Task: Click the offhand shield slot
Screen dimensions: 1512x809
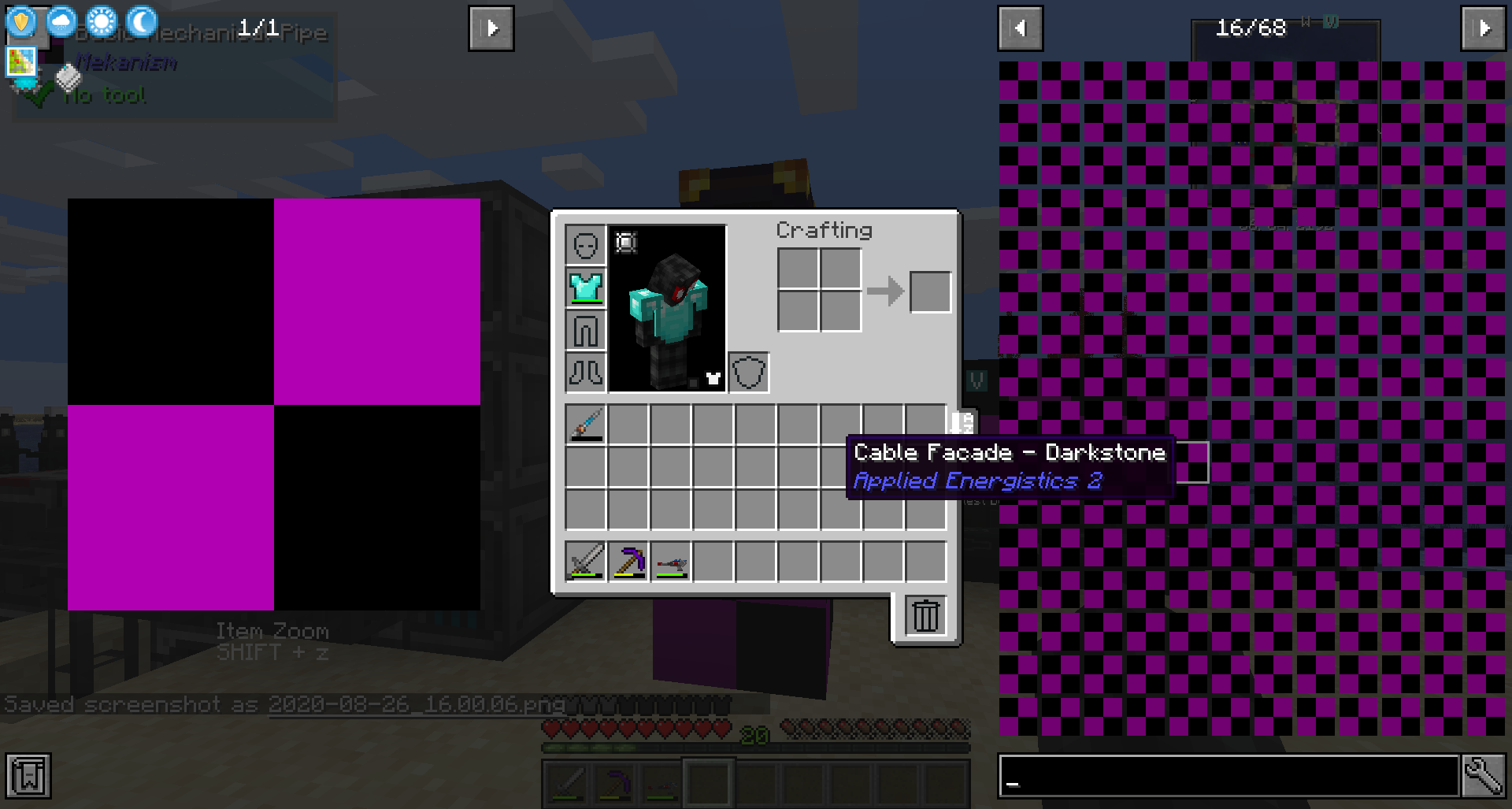Action: tap(748, 370)
